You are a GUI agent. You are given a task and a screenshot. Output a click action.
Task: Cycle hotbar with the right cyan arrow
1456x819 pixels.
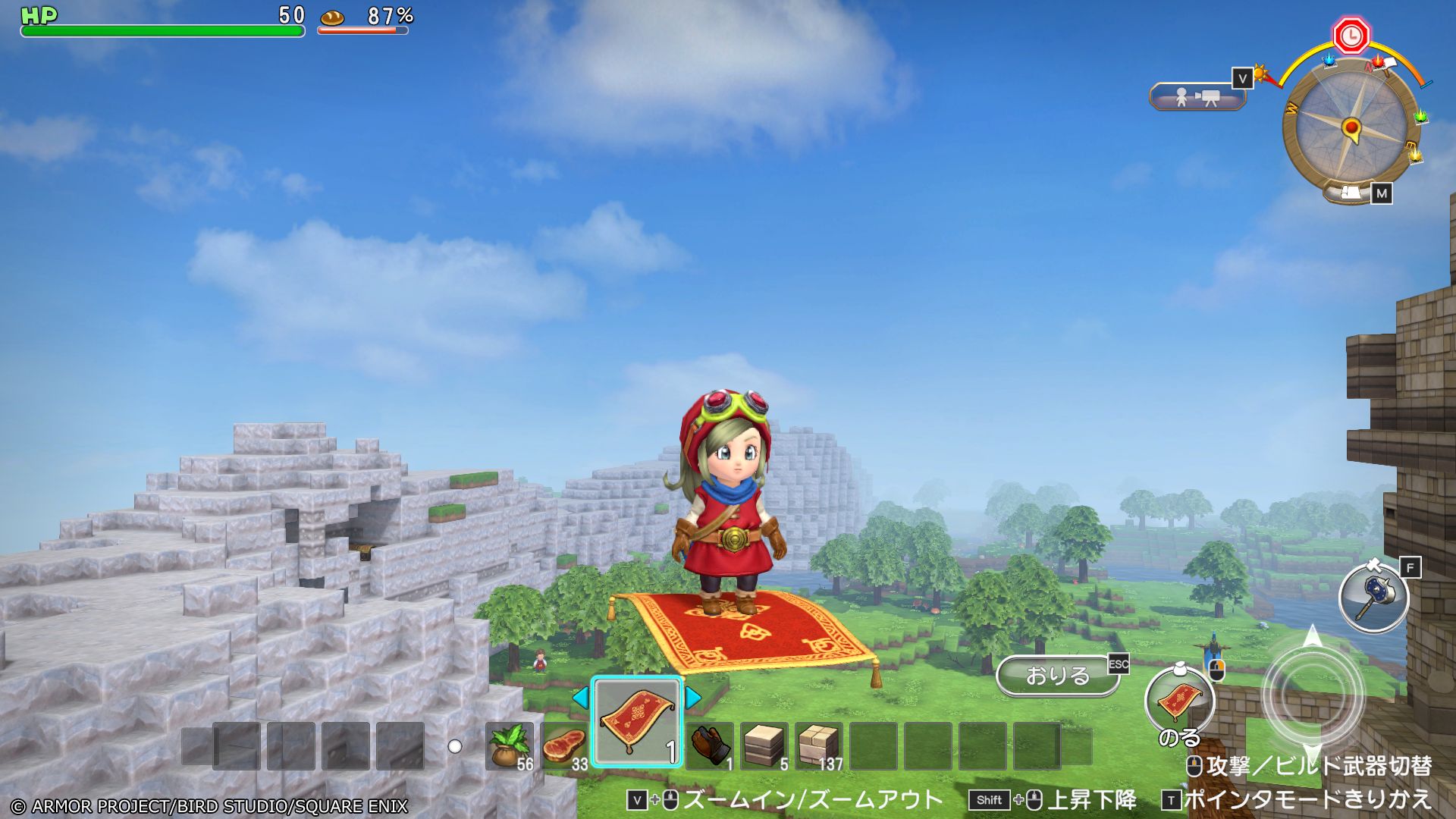tap(693, 698)
